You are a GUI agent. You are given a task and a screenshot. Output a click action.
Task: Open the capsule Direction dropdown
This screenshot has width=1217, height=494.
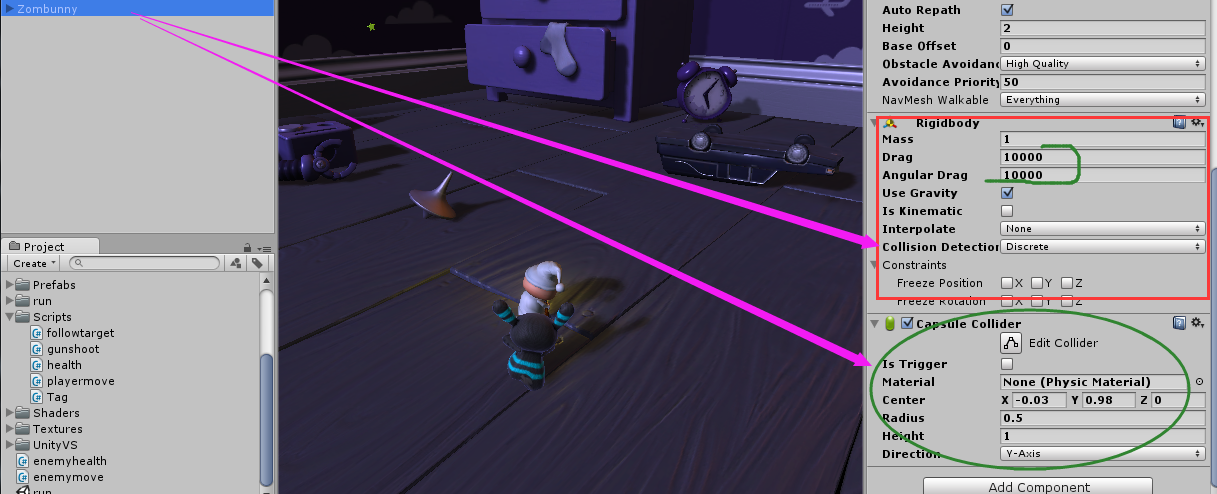(x=1102, y=454)
